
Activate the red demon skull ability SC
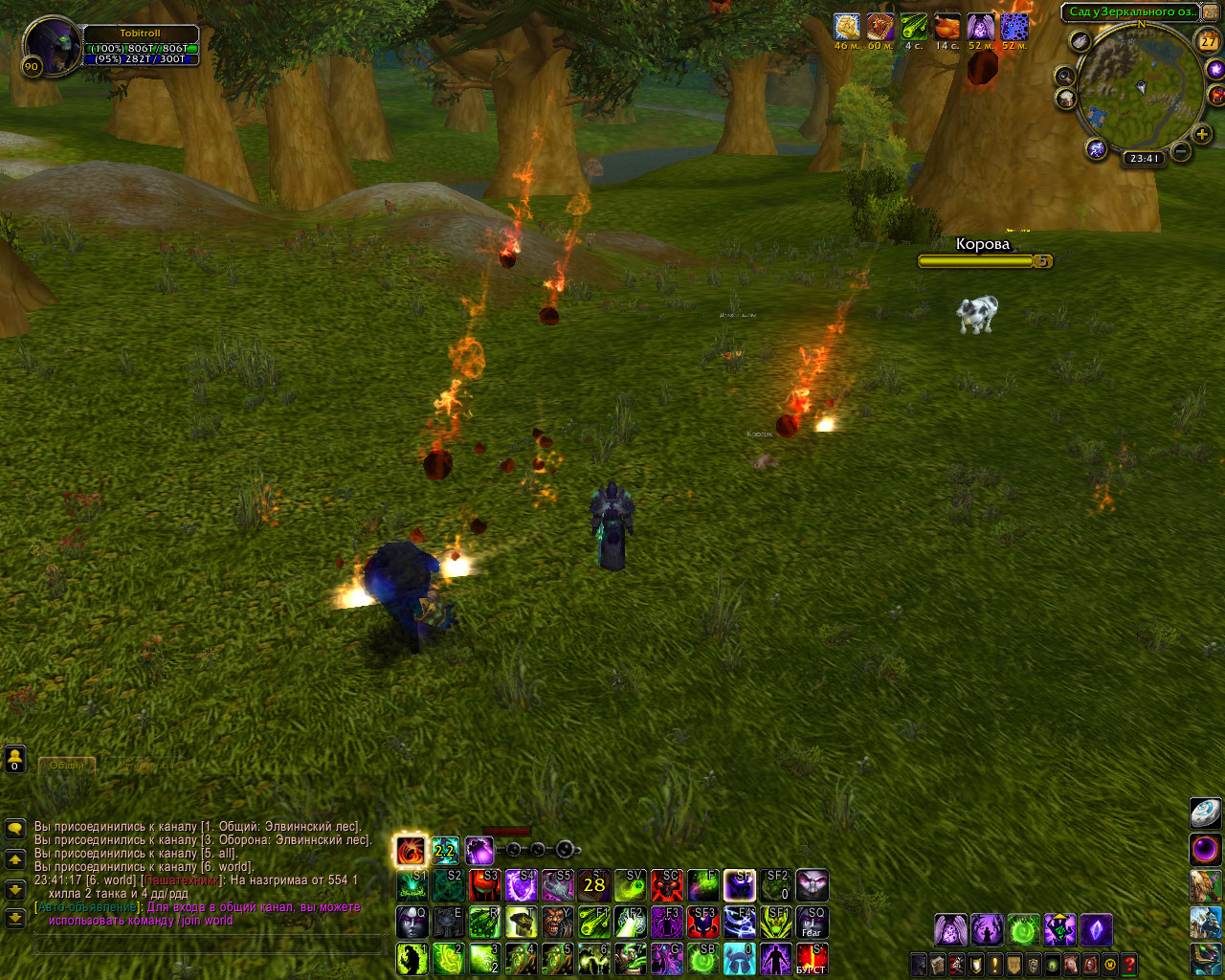click(x=667, y=885)
